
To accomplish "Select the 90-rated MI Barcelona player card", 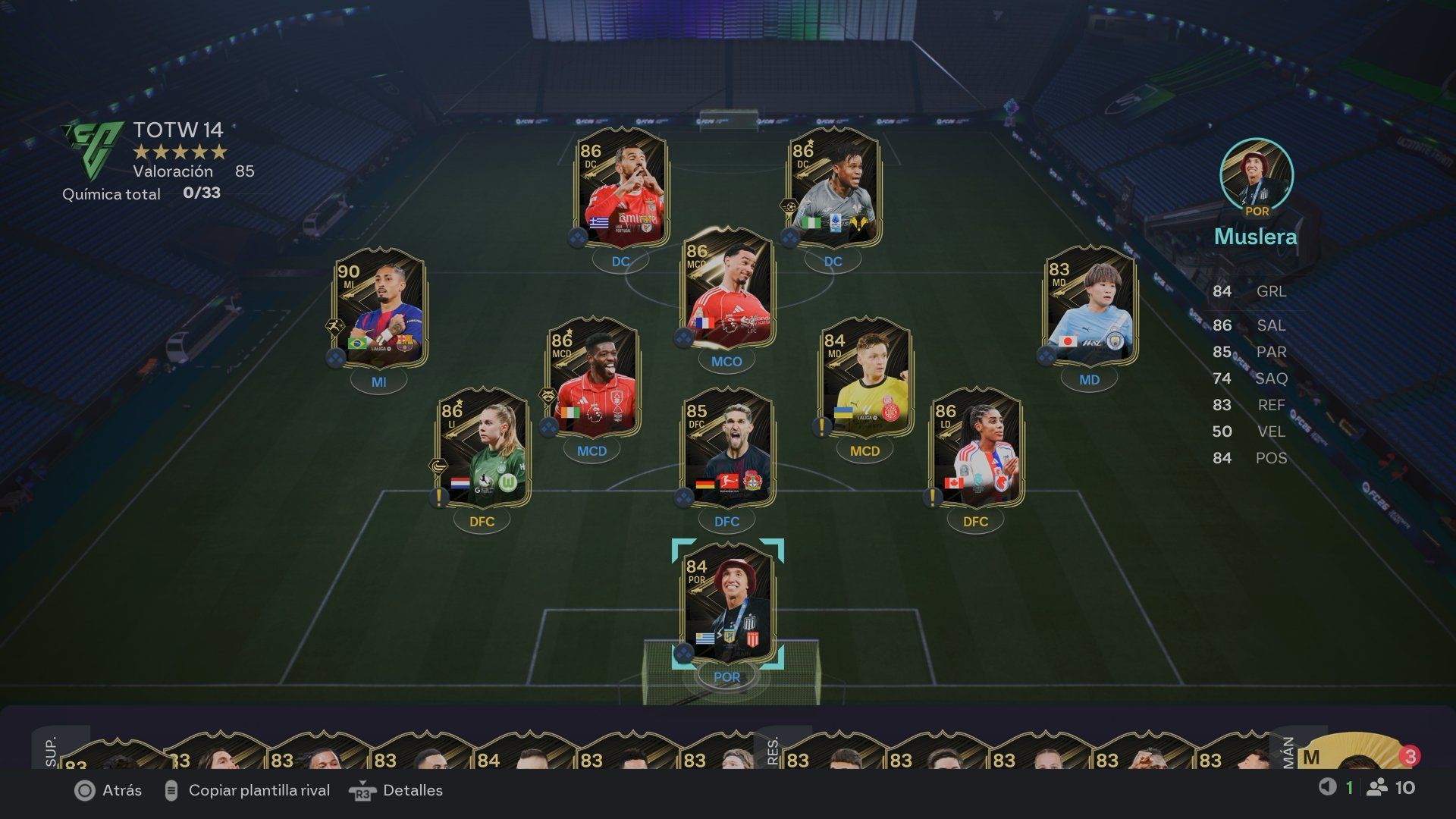I will point(379,312).
